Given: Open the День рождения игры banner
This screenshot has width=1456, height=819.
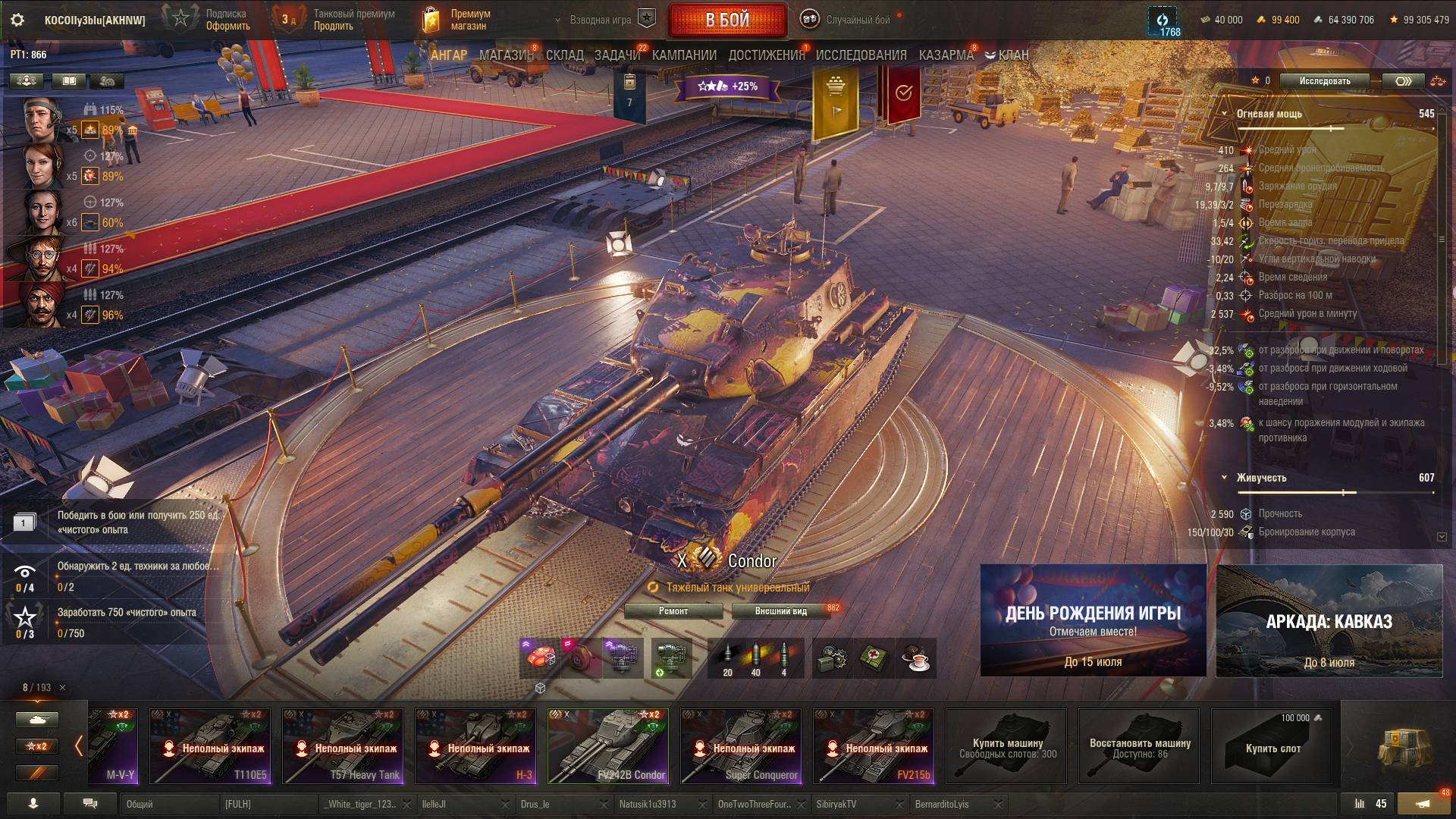Looking at the screenshot, I should [1093, 620].
